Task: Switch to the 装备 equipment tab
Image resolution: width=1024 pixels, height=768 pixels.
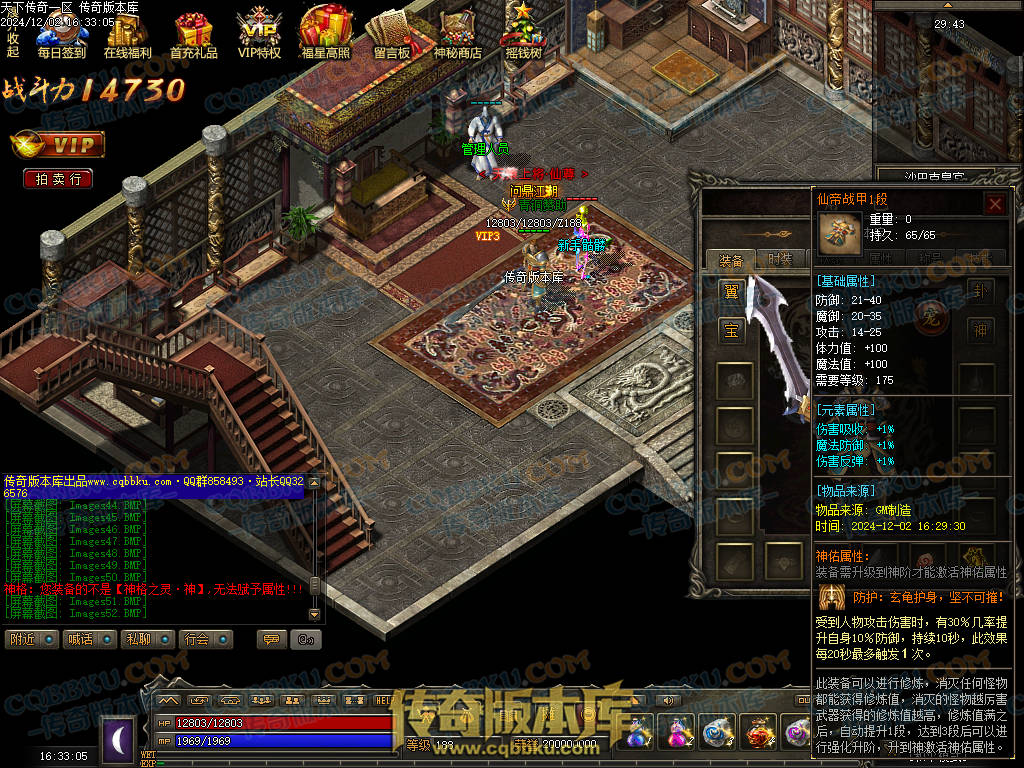Action: pos(731,260)
